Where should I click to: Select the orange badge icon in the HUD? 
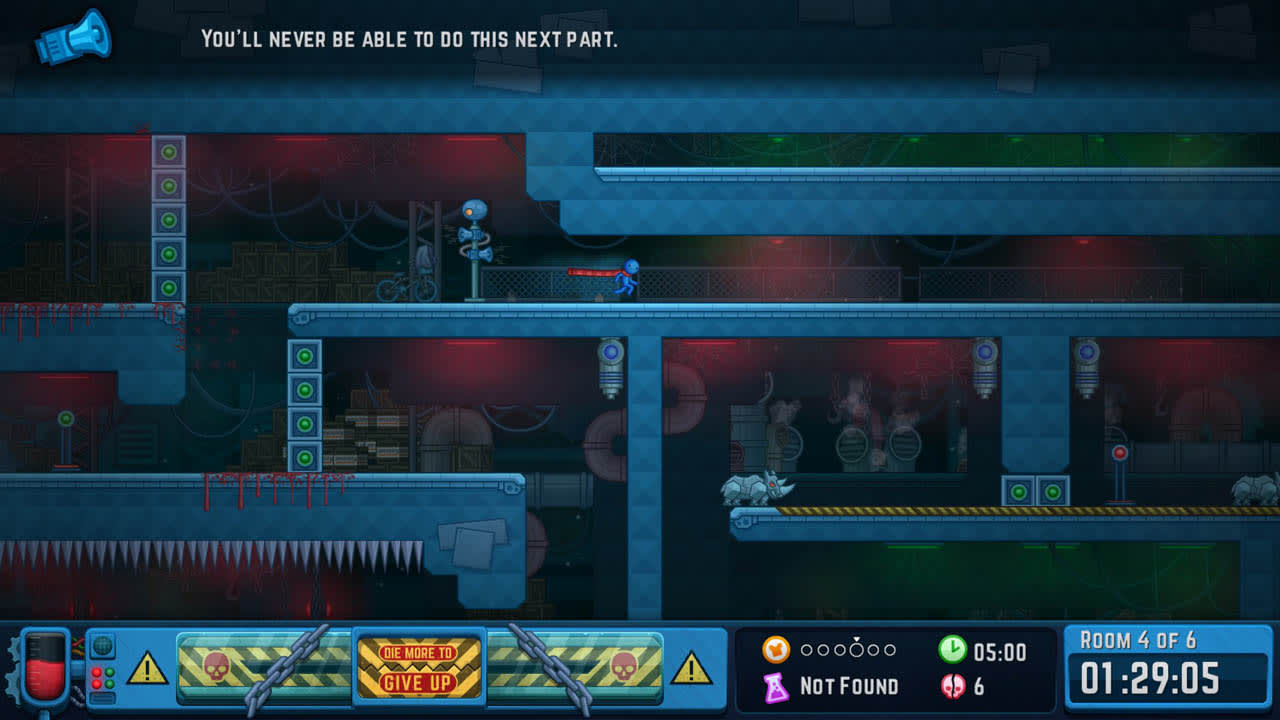pos(776,648)
